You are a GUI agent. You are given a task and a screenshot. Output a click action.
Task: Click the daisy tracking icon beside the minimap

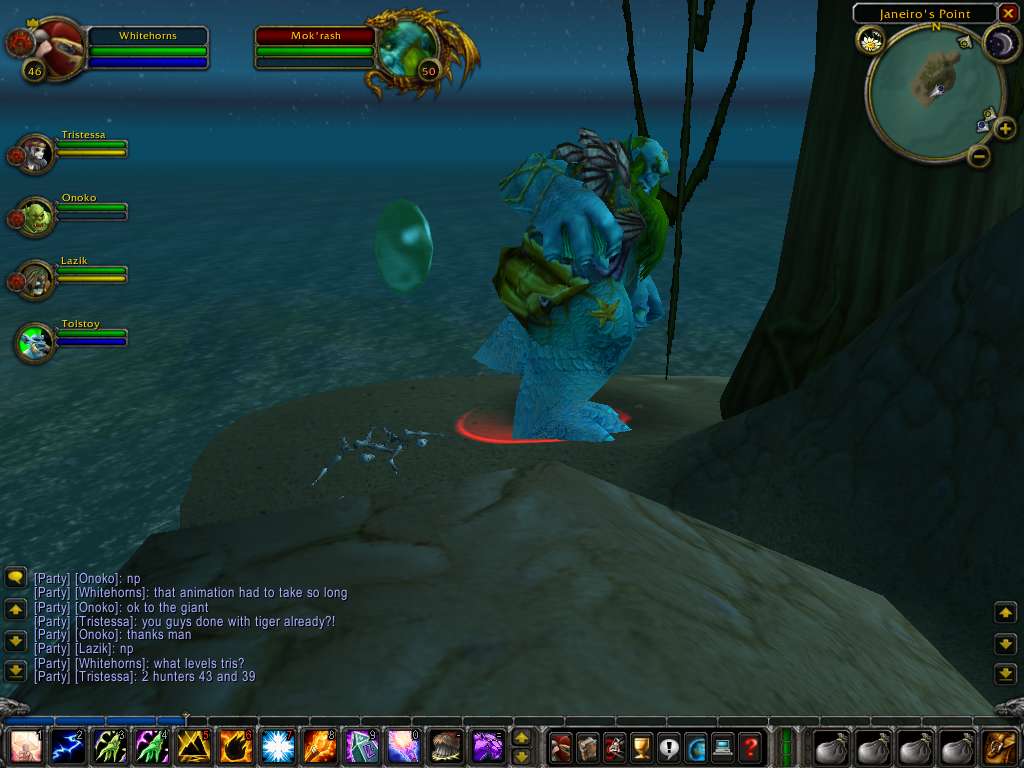coord(869,40)
